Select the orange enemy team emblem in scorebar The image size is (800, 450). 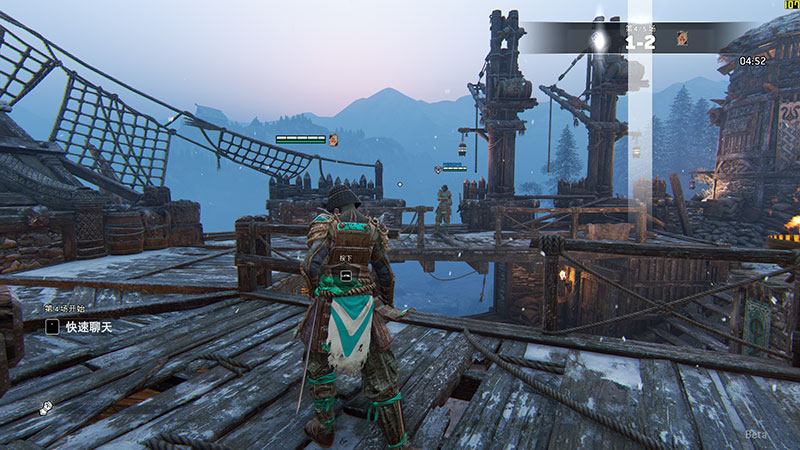pos(682,38)
